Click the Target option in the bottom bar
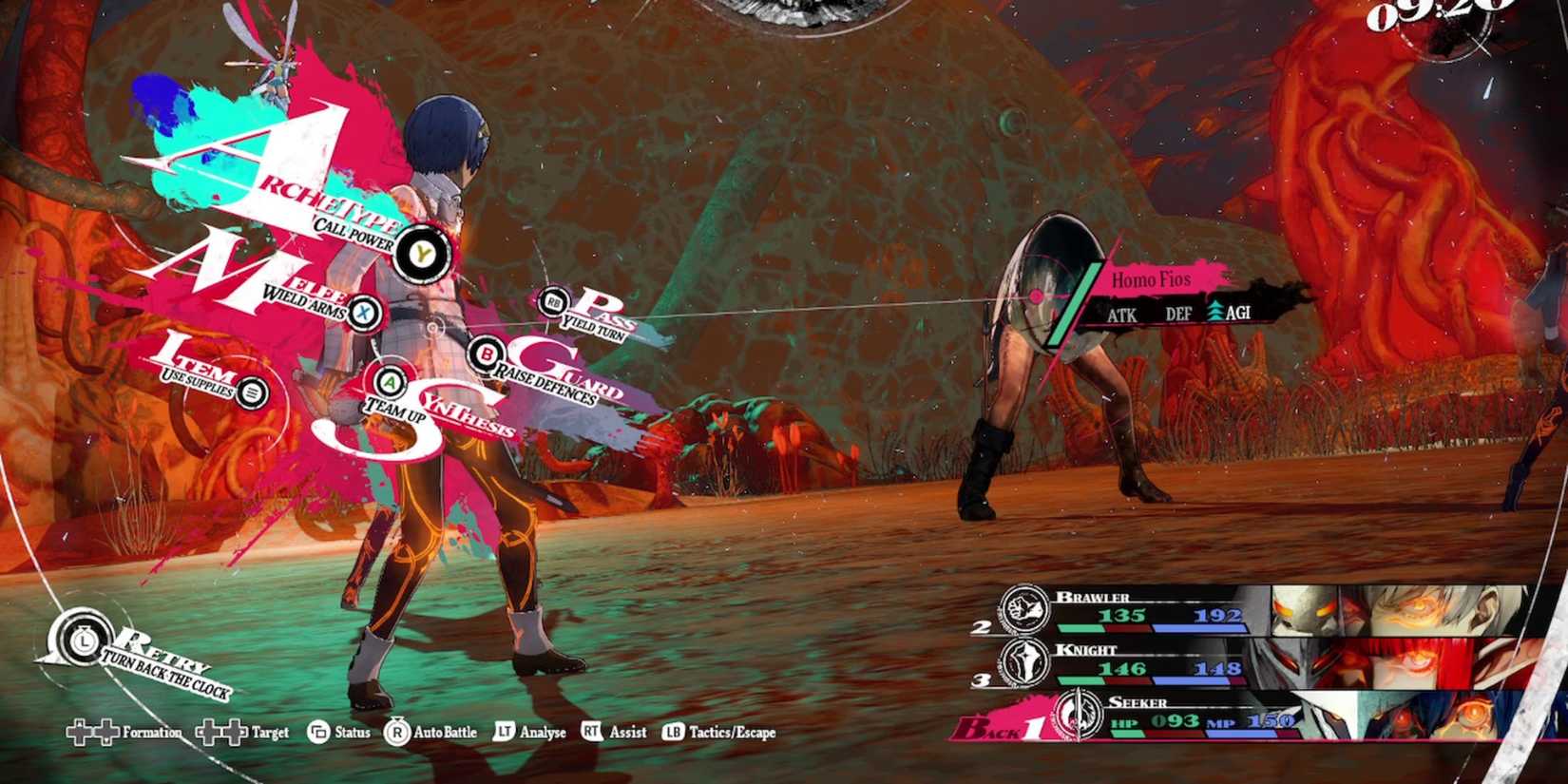 point(244,733)
